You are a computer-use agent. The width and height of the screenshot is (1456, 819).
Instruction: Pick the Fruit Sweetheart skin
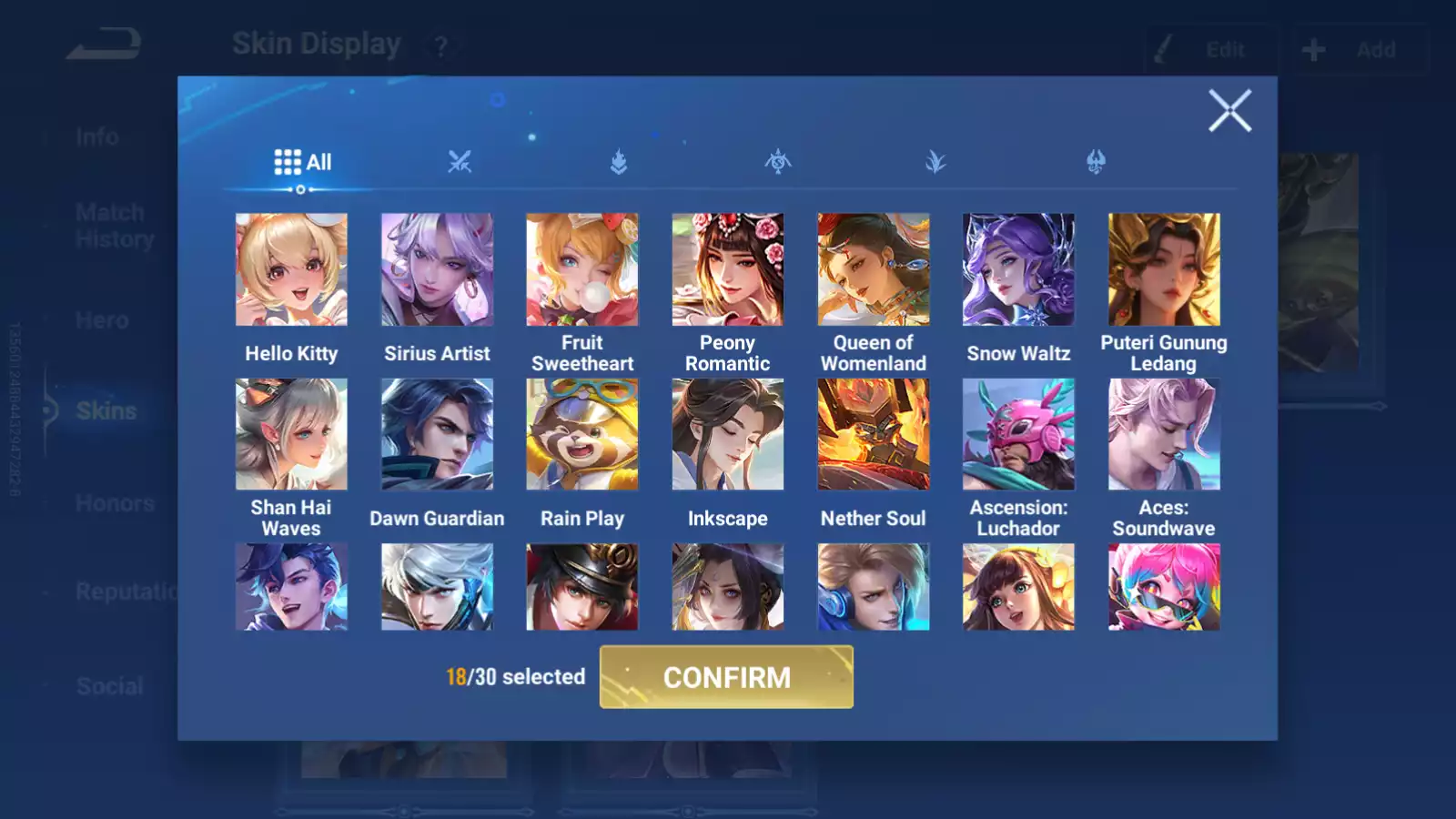click(x=582, y=269)
